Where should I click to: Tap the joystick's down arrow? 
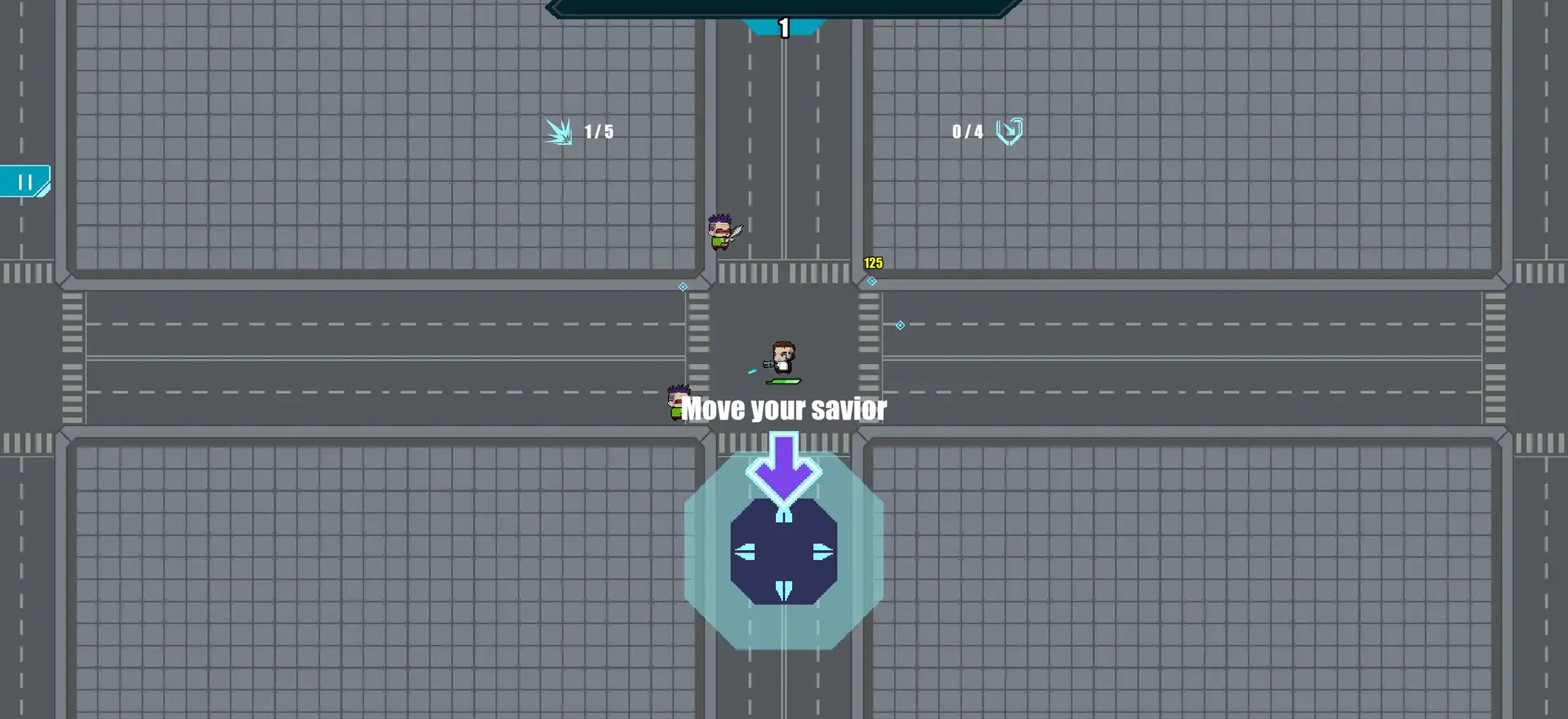click(784, 590)
